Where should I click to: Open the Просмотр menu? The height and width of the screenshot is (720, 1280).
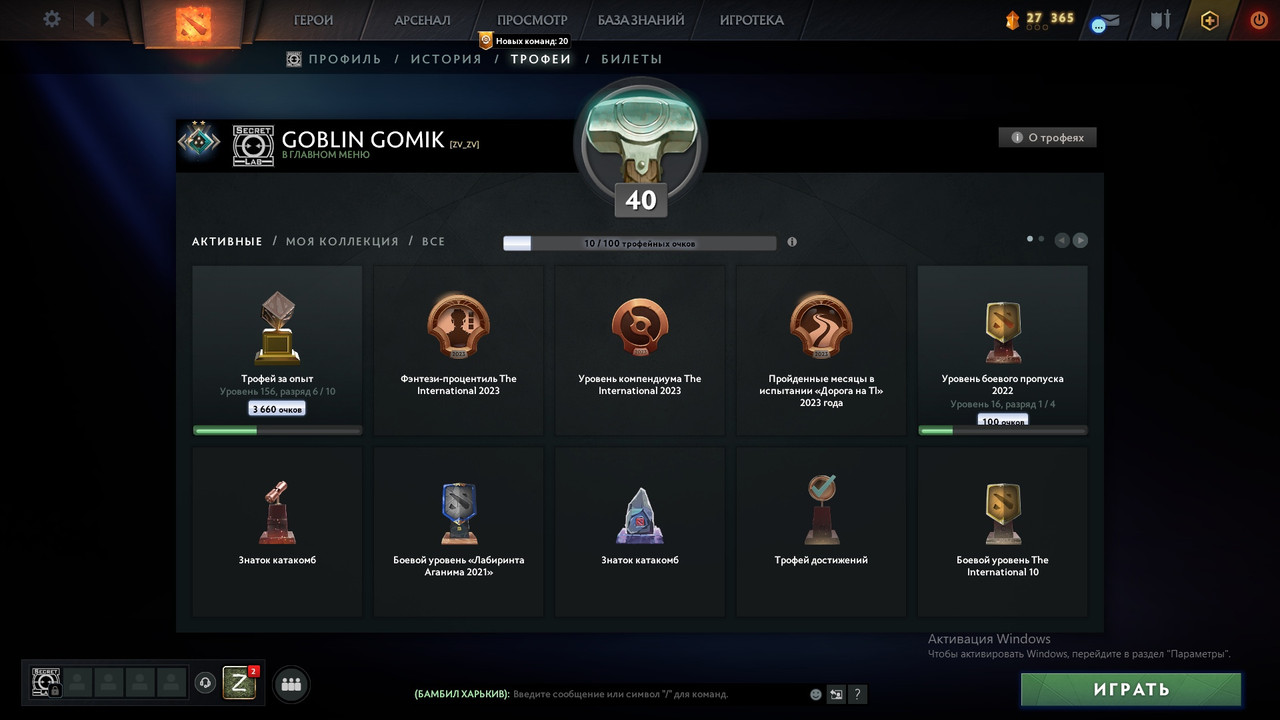(532, 20)
